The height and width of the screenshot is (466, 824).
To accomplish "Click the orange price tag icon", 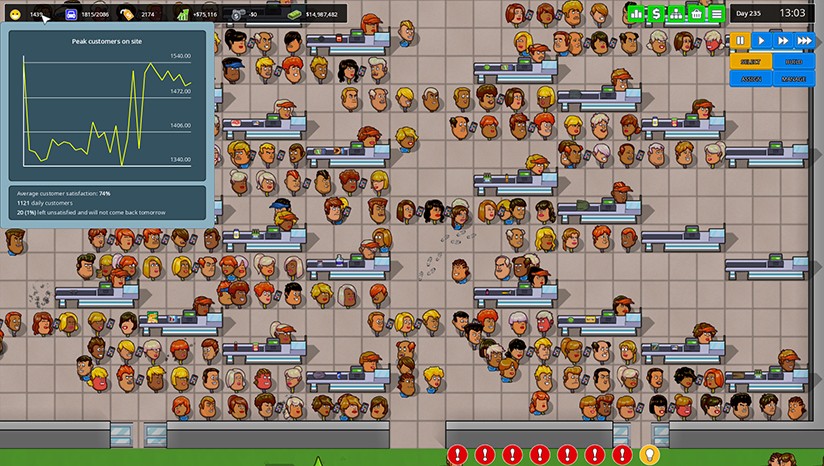I will 126,14.
